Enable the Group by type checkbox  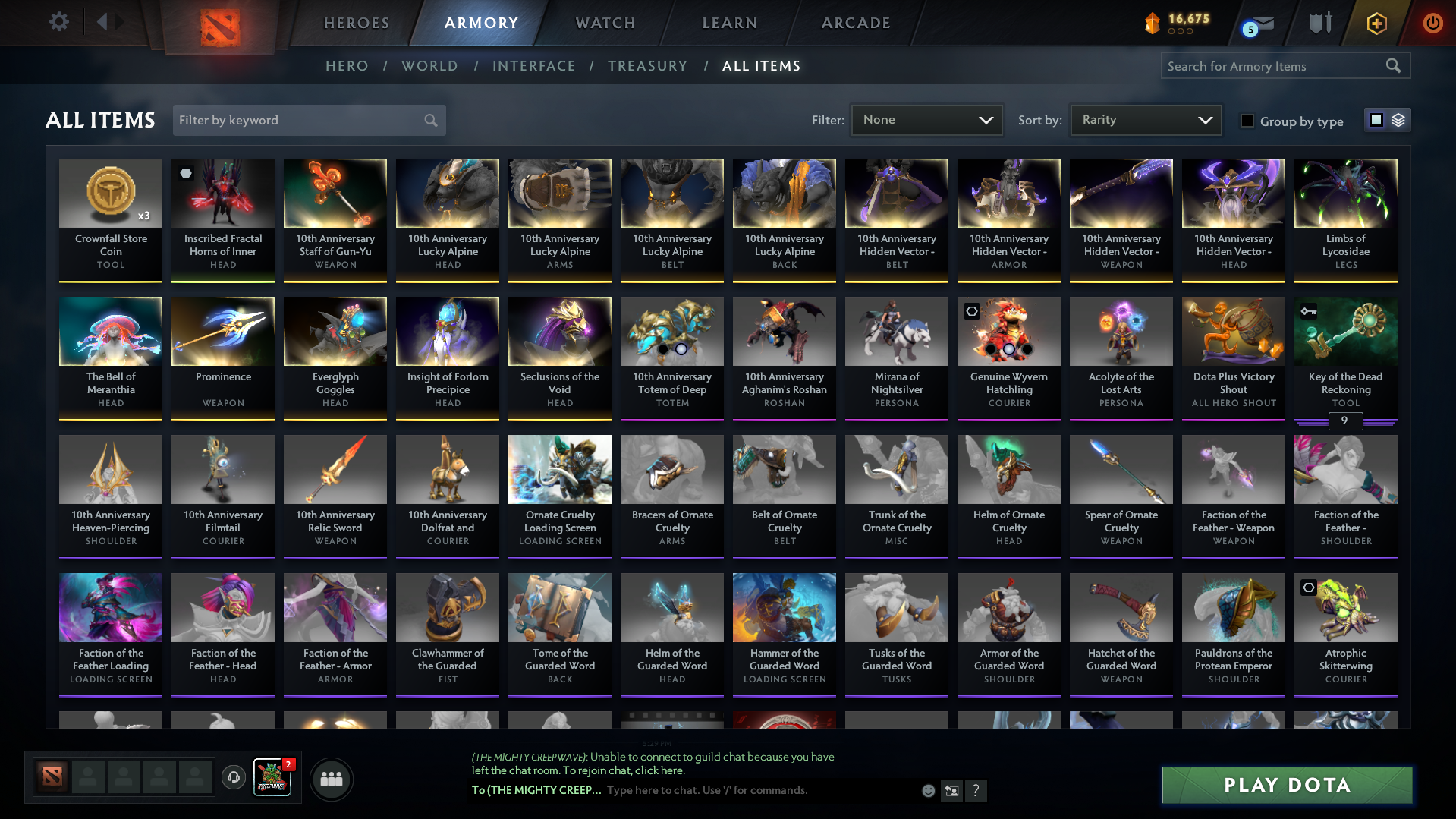[x=1247, y=121]
